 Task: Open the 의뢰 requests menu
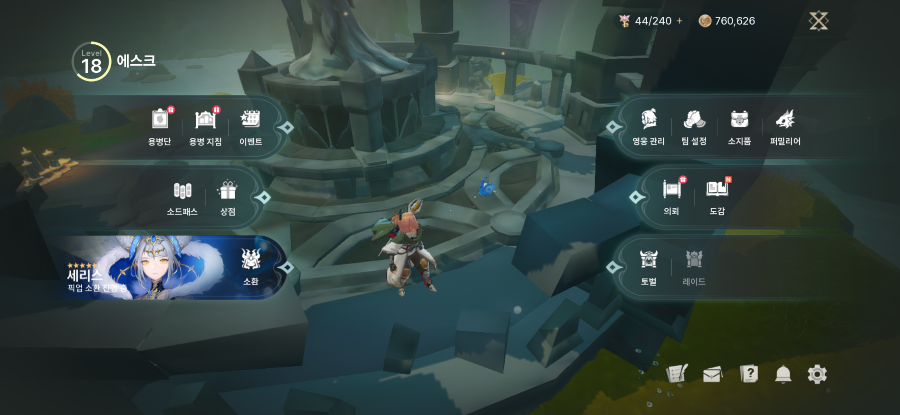(671, 194)
